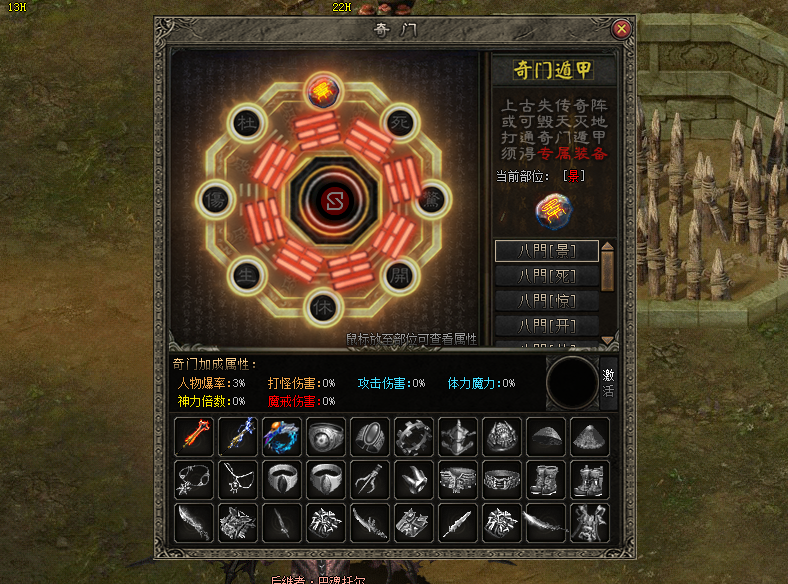The width and height of the screenshot is (788, 584).
Task: Choose 八門[死] in the gate list
Action: pyautogui.click(x=546, y=276)
